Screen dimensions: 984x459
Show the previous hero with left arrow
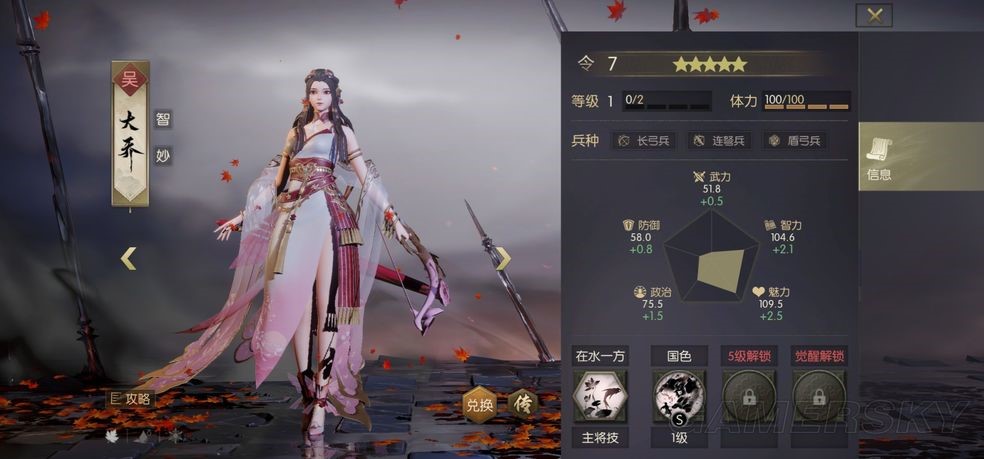[x=128, y=258]
